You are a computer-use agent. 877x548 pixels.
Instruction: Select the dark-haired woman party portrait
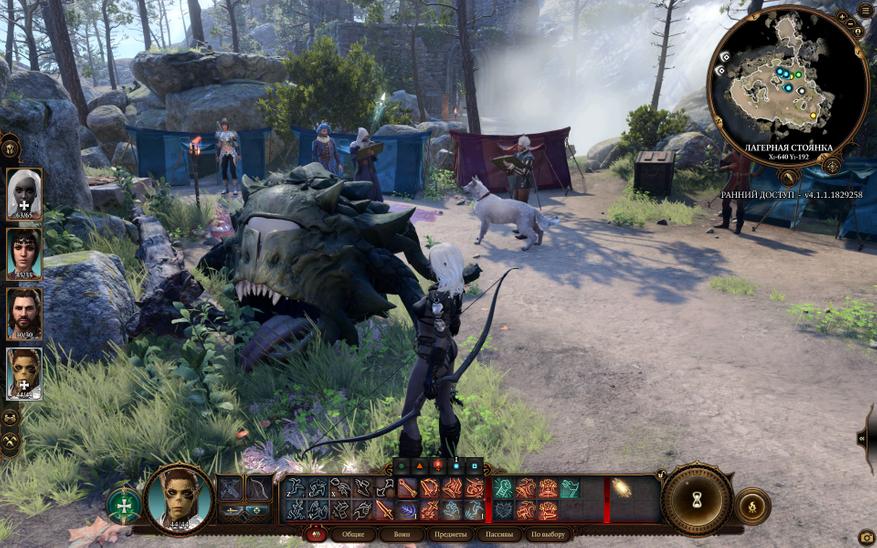pos(24,253)
